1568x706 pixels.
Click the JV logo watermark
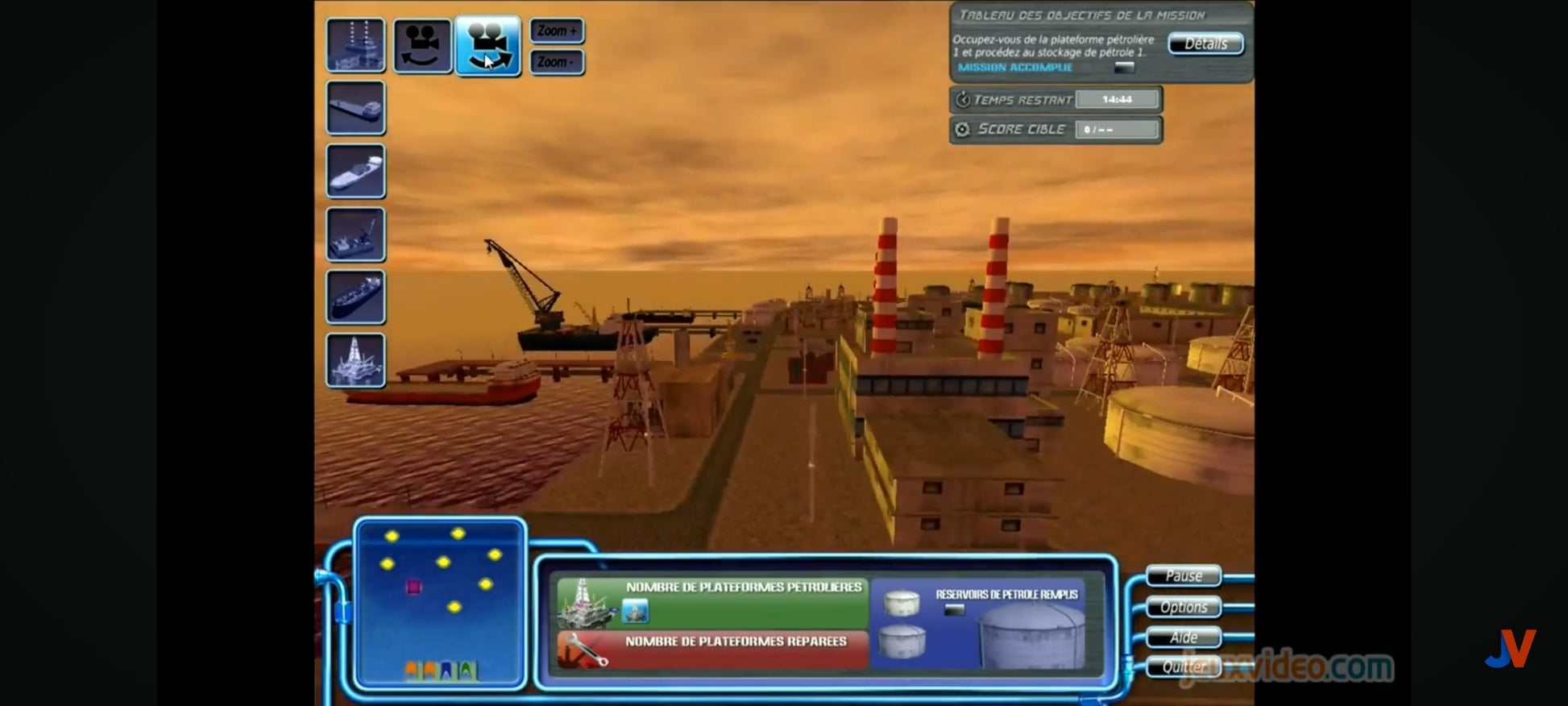coord(1510,650)
